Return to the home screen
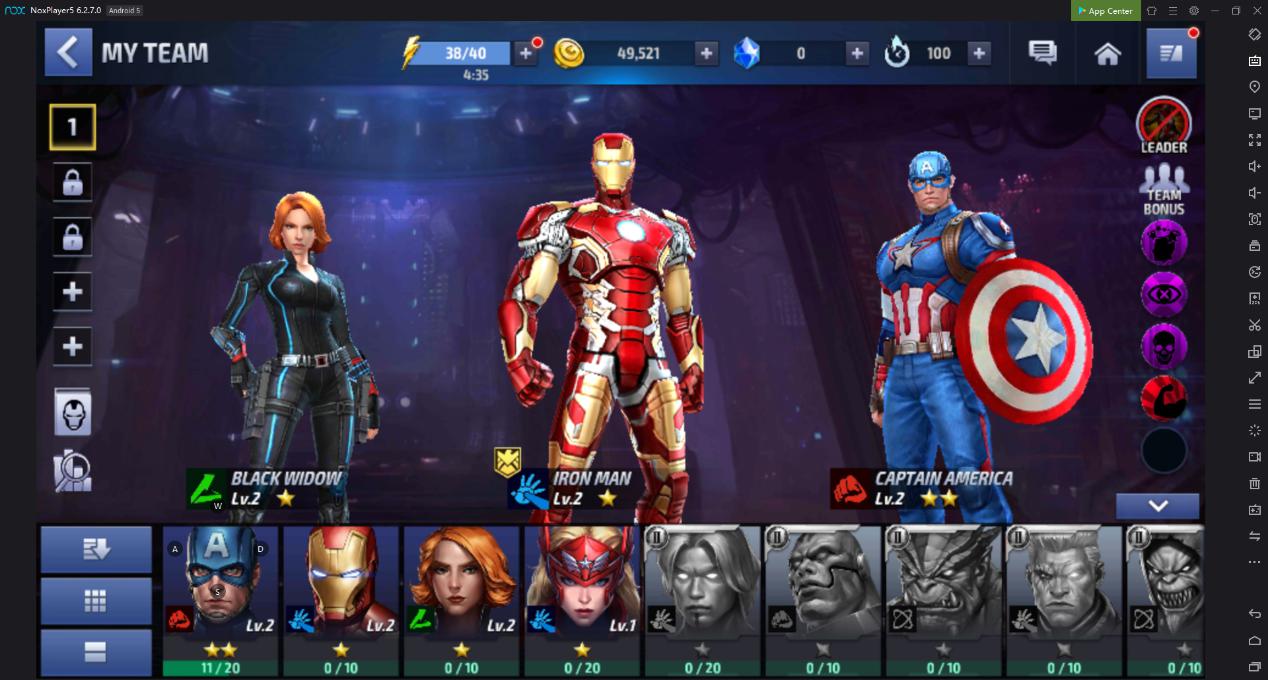The image size is (1268, 680). point(1107,54)
